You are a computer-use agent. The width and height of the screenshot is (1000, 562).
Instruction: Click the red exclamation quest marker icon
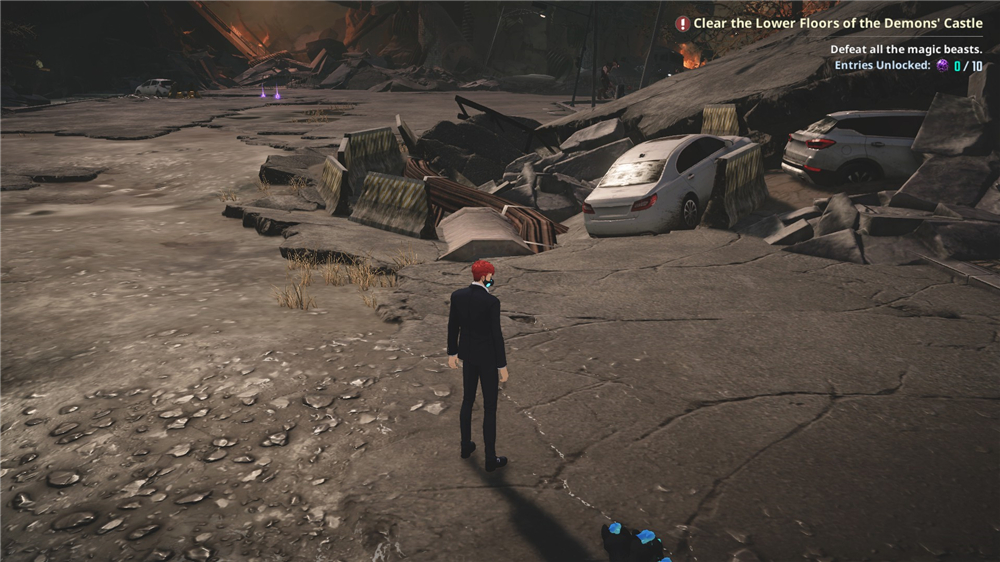pyautogui.click(x=683, y=23)
